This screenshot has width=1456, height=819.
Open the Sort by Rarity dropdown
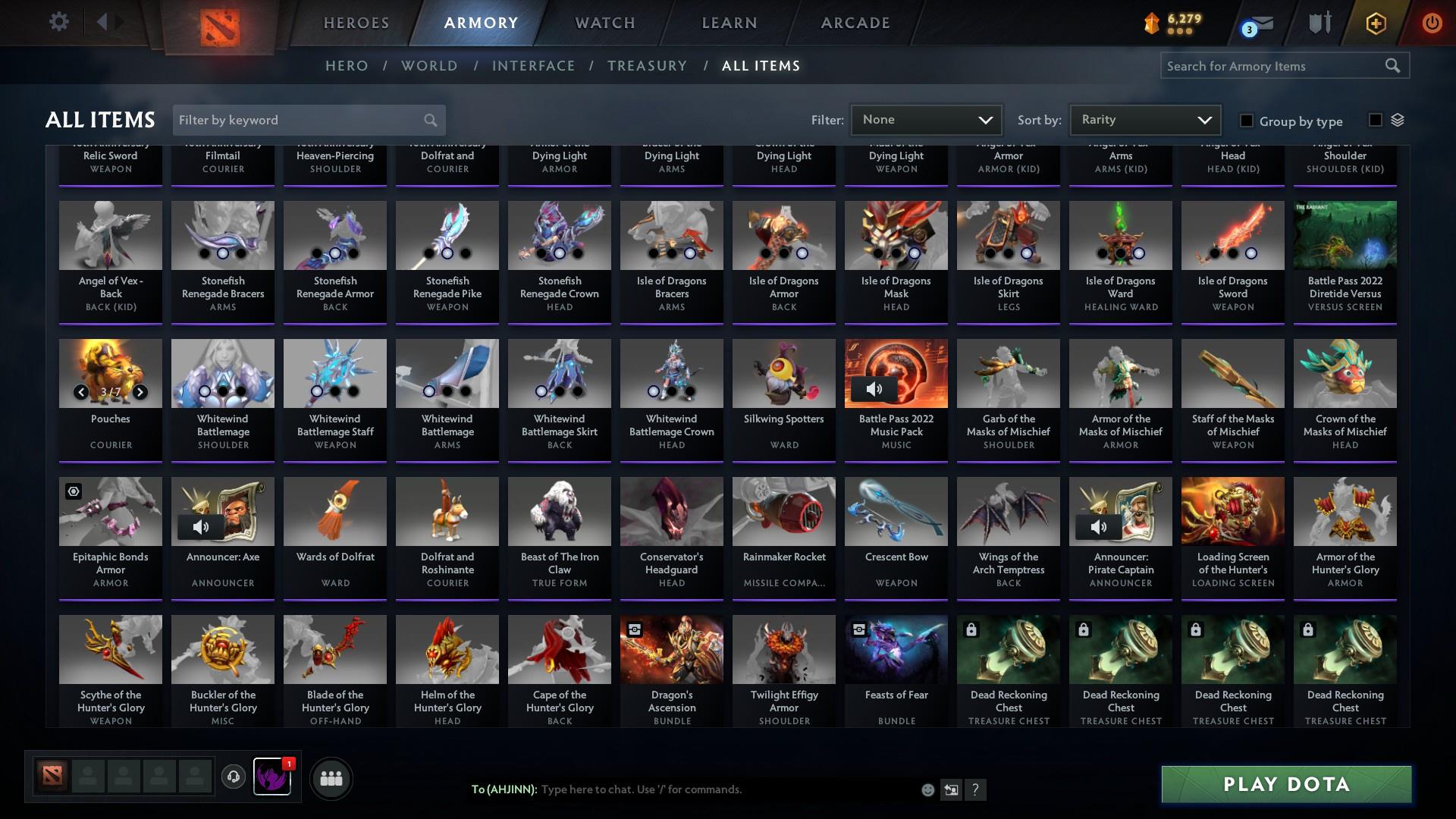pos(1144,120)
